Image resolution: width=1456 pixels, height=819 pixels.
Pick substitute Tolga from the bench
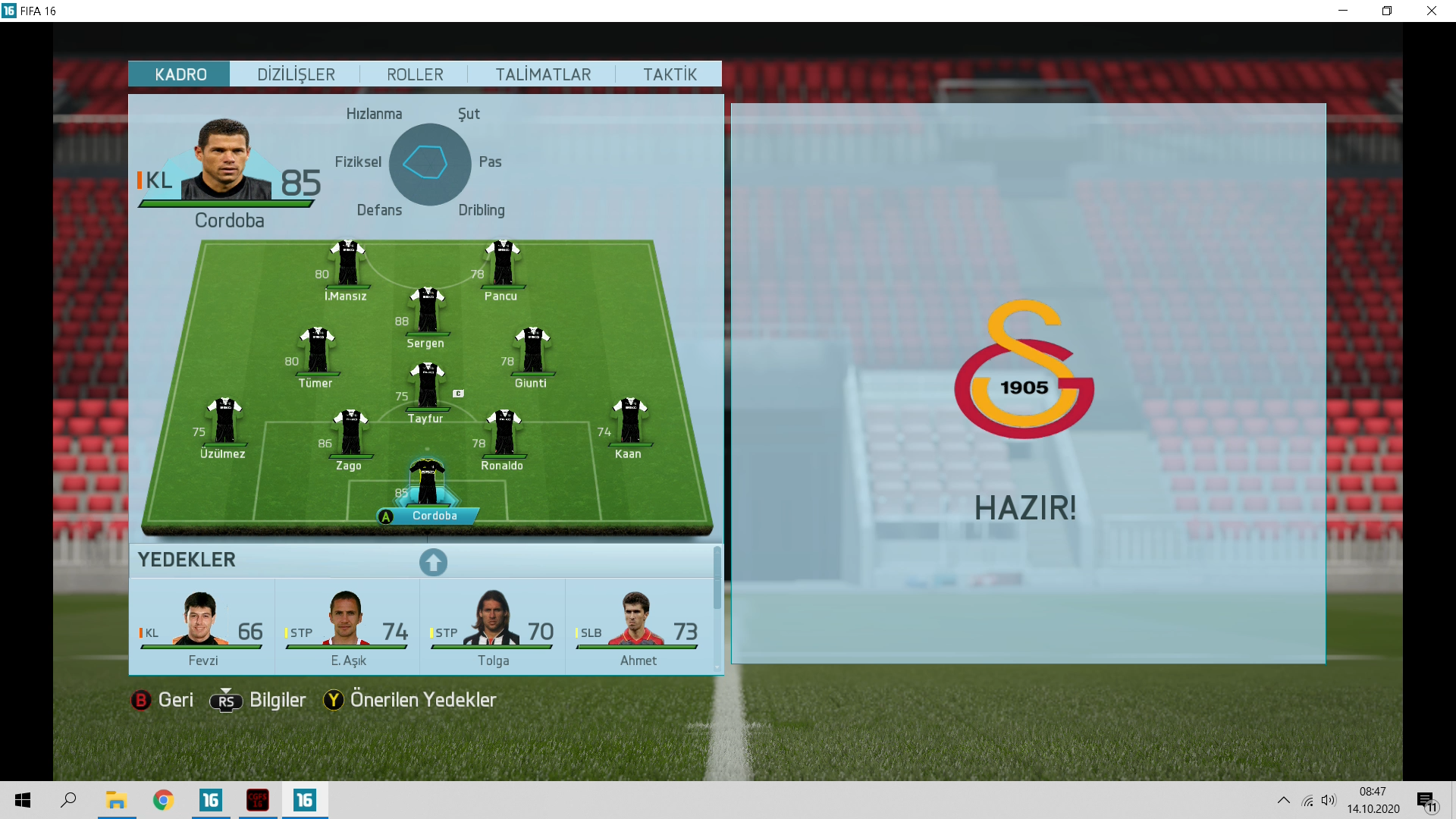click(493, 626)
